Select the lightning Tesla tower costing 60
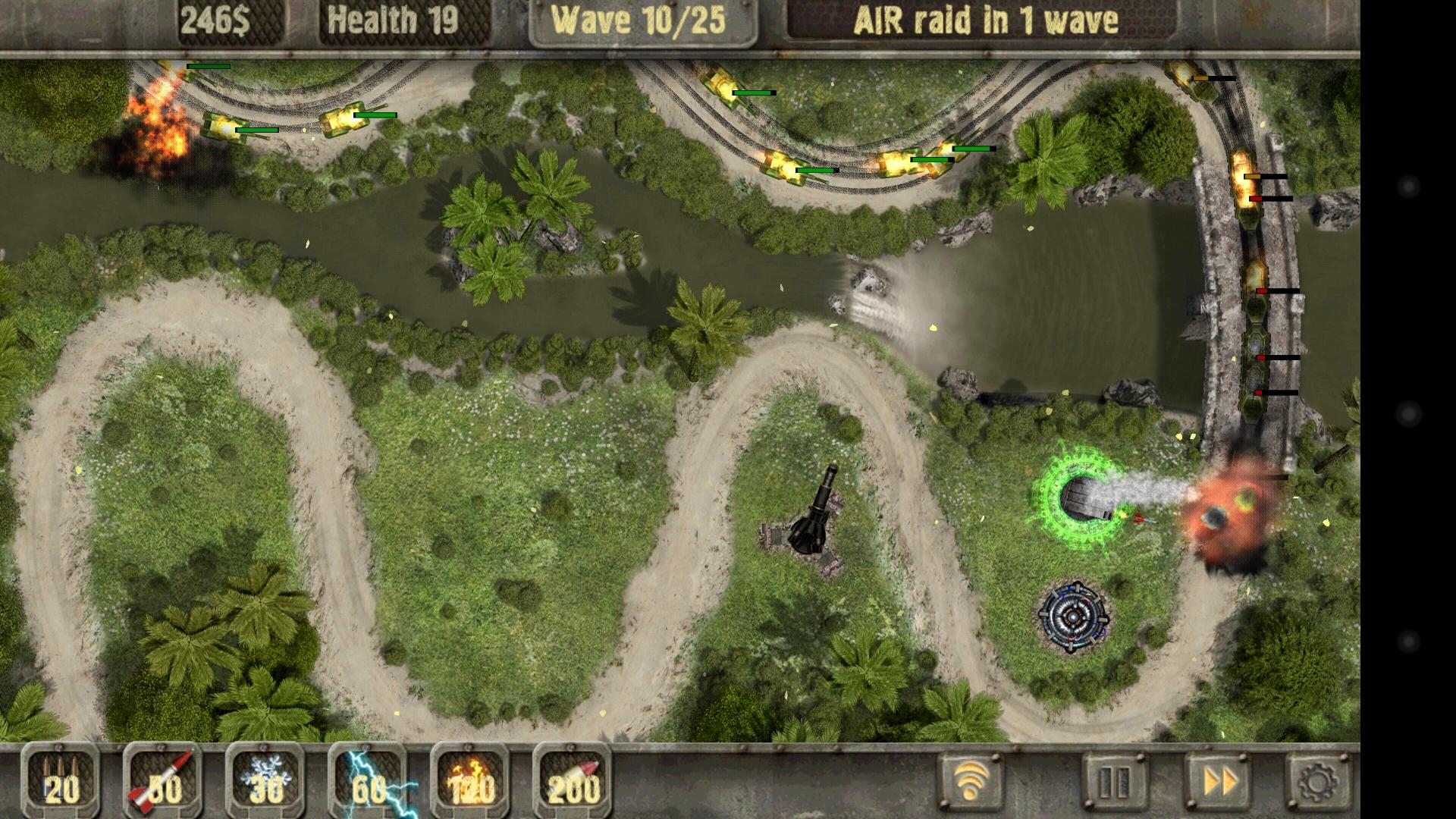 pyautogui.click(x=368, y=785)
